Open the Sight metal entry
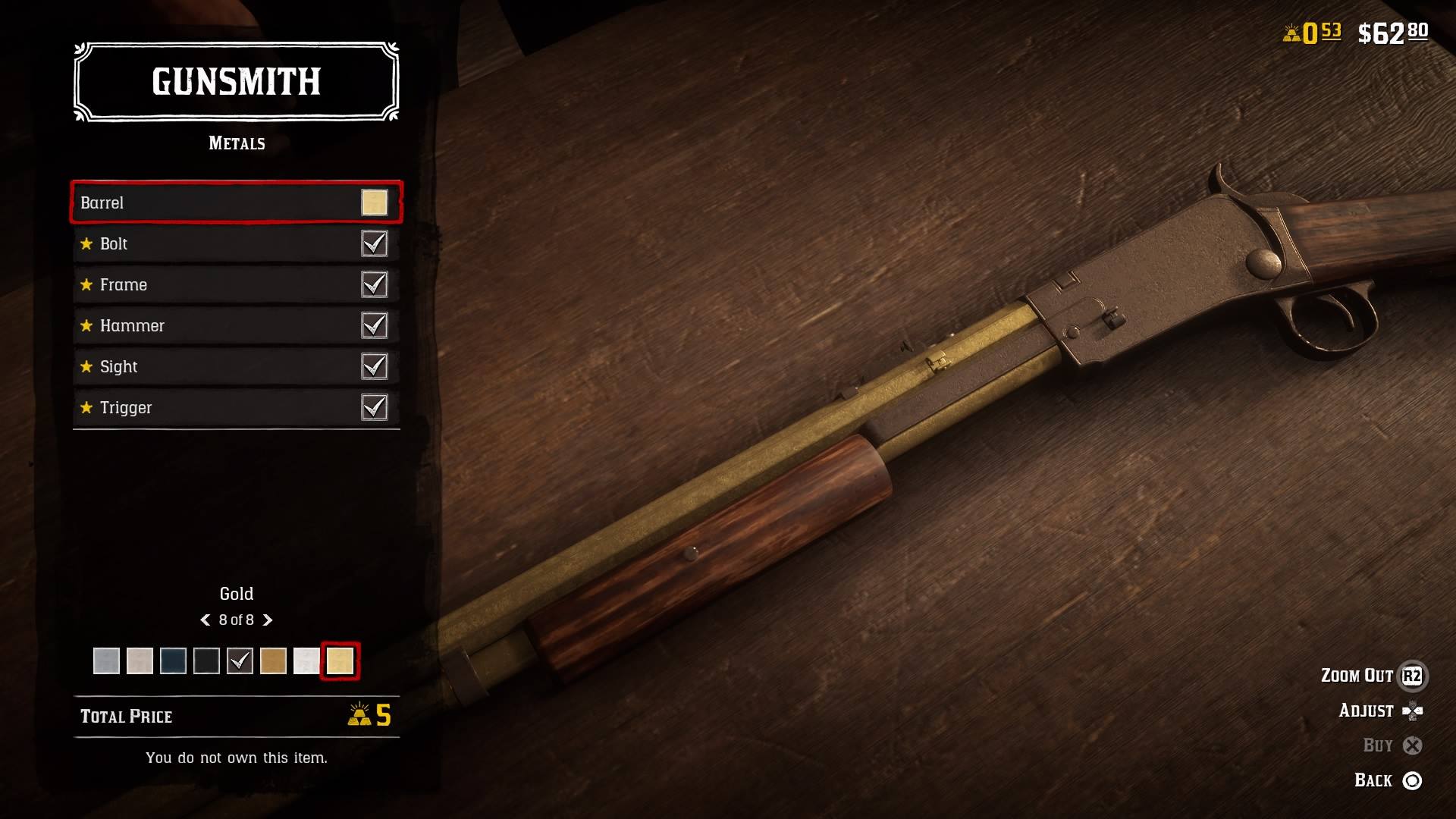1456x819 pixels. (236, 366)
